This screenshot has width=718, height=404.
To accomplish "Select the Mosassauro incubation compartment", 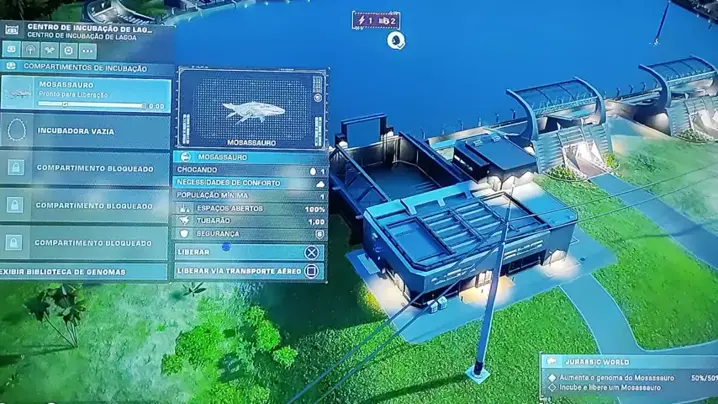I will coord(86,93).
